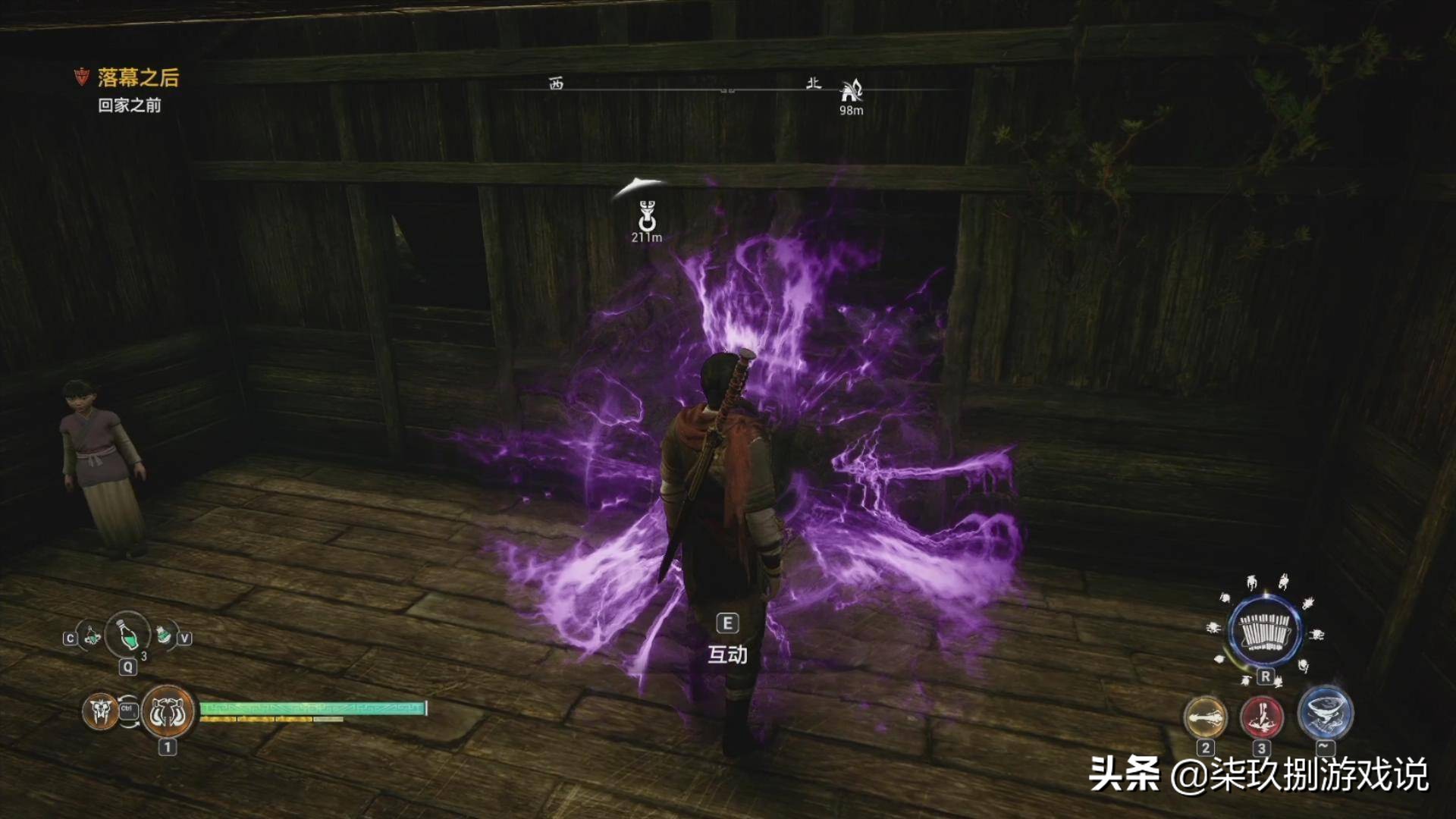Image resolution: width=1456 pixels, height=819 pixels.
Task: Toggle the Ctrl skill swap arrows
Action: [x=128, y=711]
